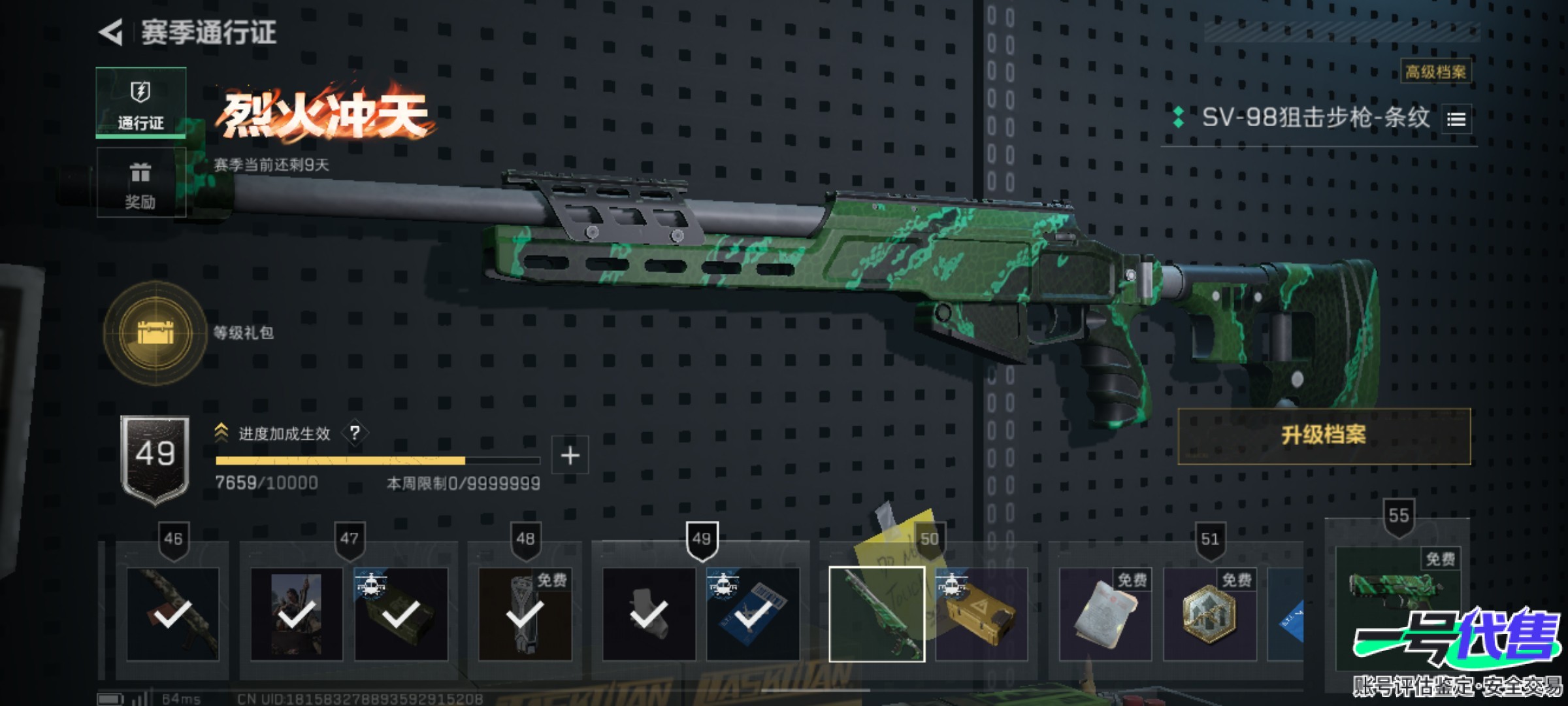Upgrade the pass with 升级档案 button

(1324, 436)
